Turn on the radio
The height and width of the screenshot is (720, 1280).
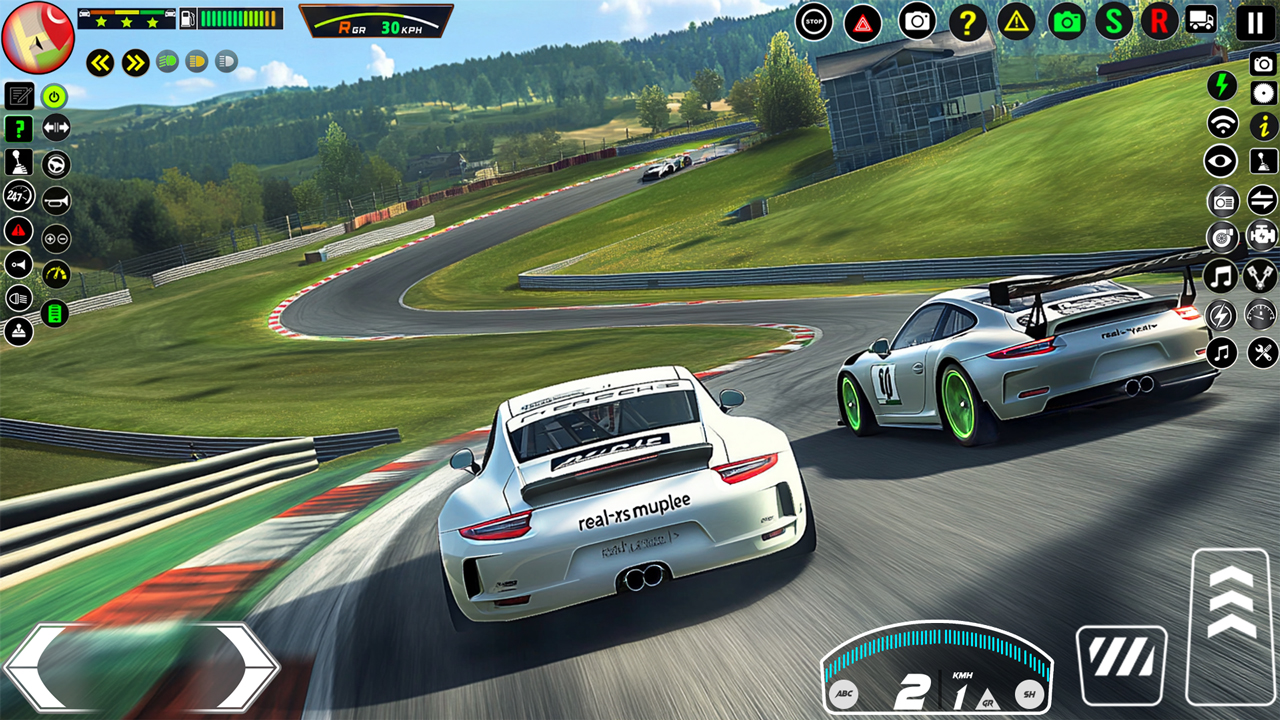pyautogui.click(x=1222, y=201)
